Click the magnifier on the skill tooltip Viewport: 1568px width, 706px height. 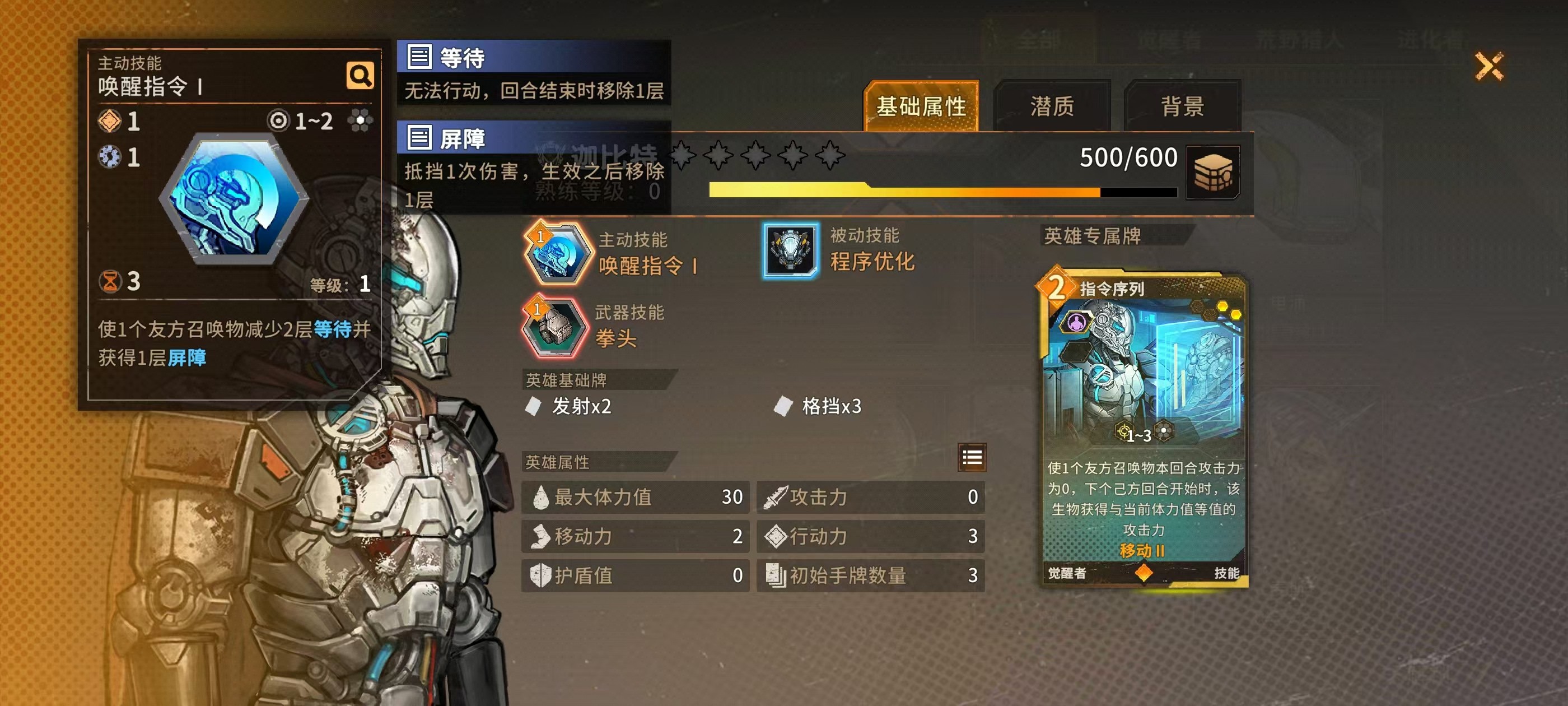coord(360,76)
